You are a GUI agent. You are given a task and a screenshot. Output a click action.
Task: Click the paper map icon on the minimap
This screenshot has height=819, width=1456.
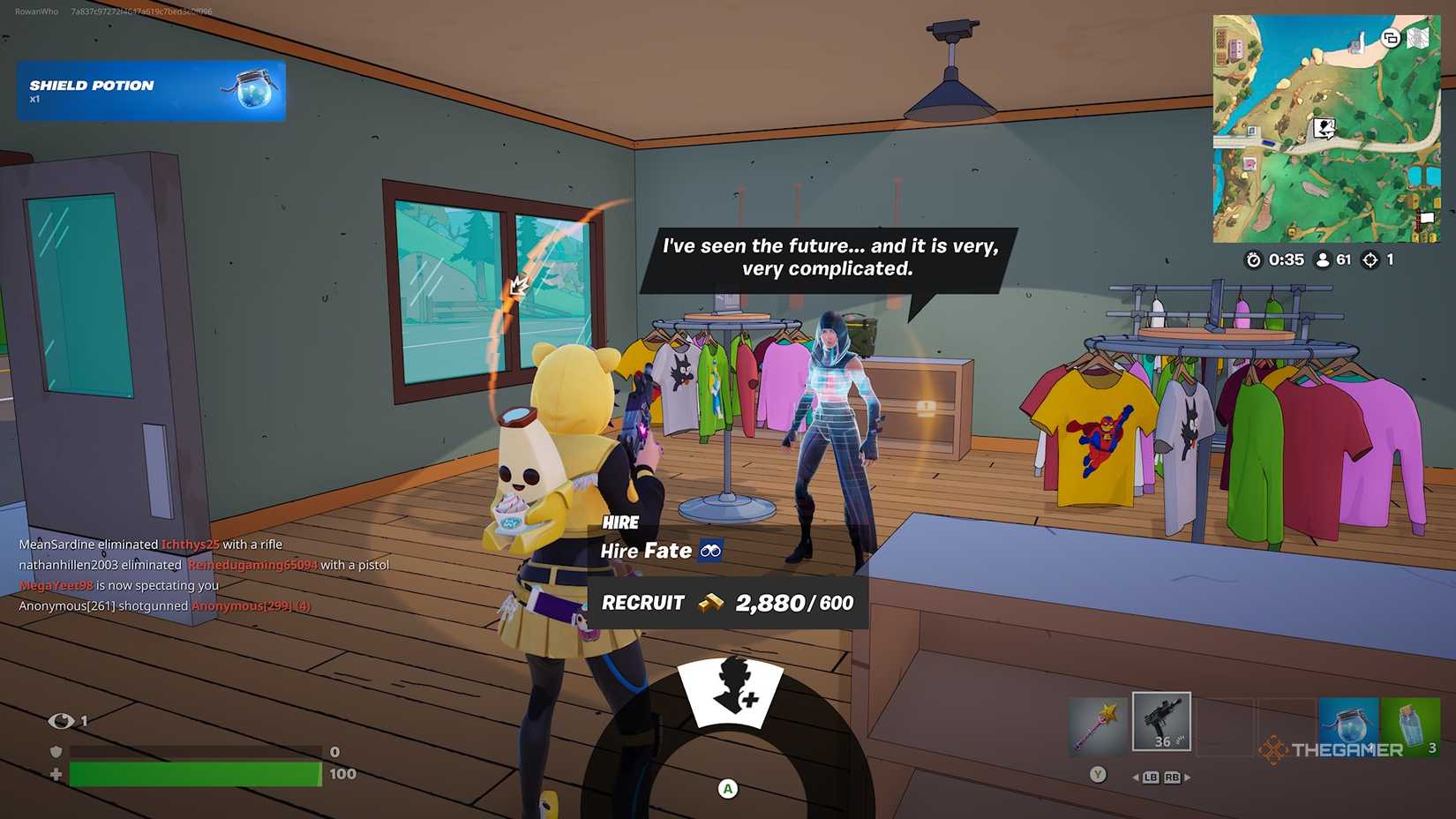pos(1417,39)
